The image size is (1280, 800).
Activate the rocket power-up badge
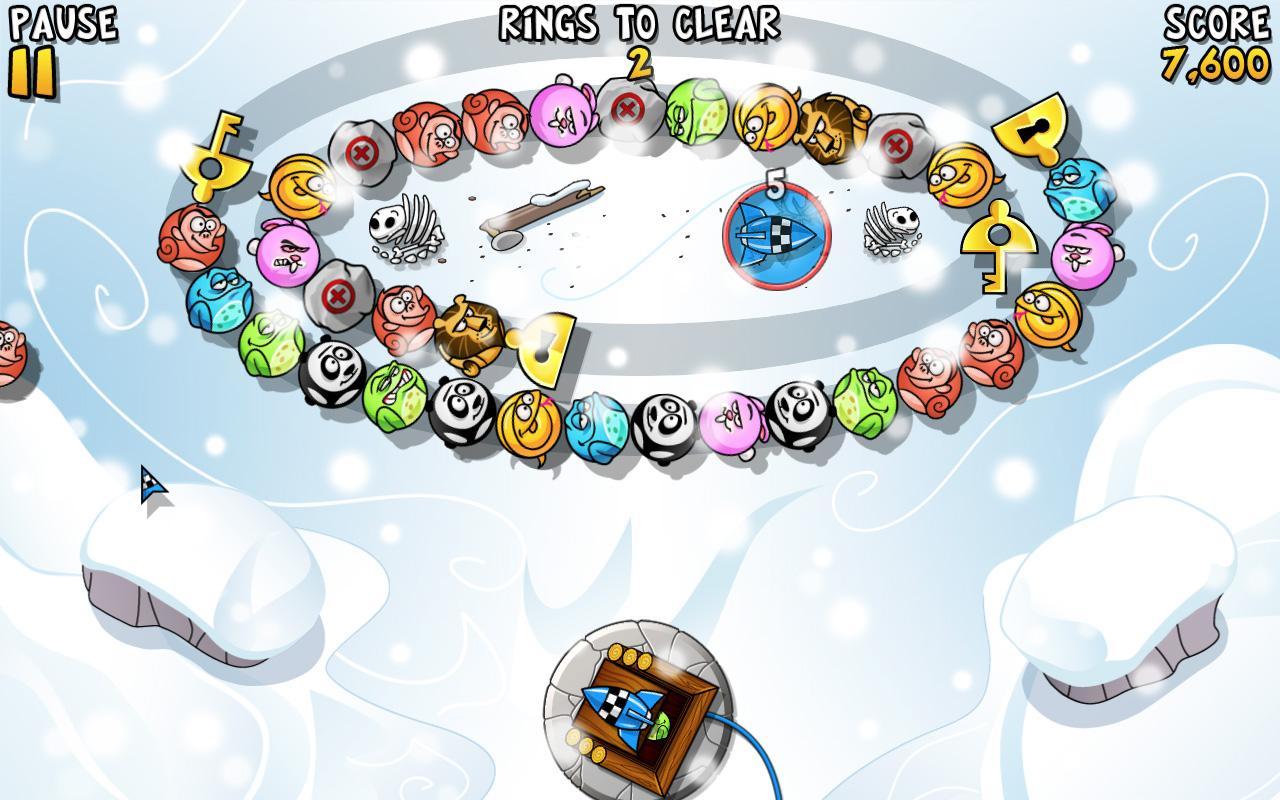(772, 237)
